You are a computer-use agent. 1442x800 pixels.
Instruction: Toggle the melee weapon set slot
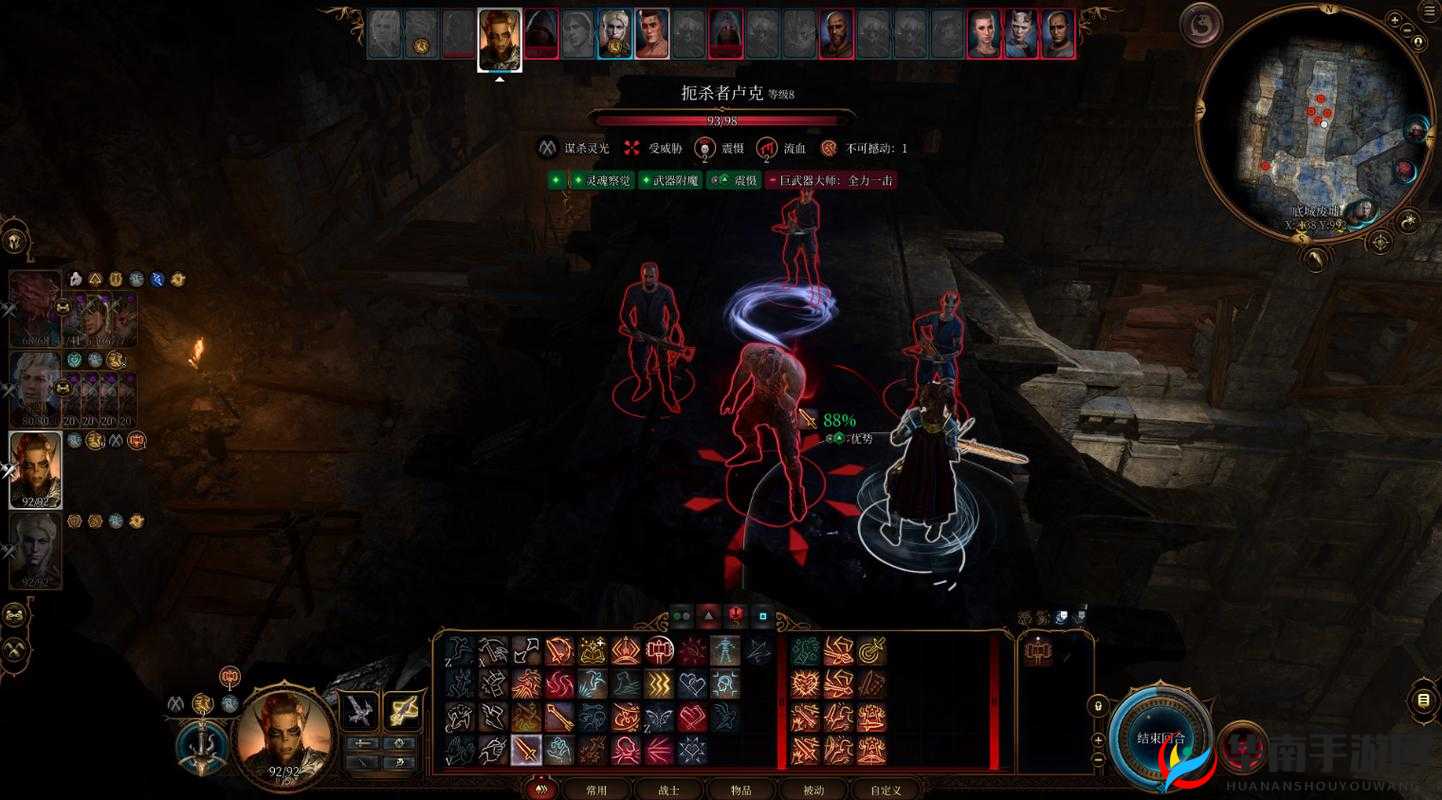(358, 711)
